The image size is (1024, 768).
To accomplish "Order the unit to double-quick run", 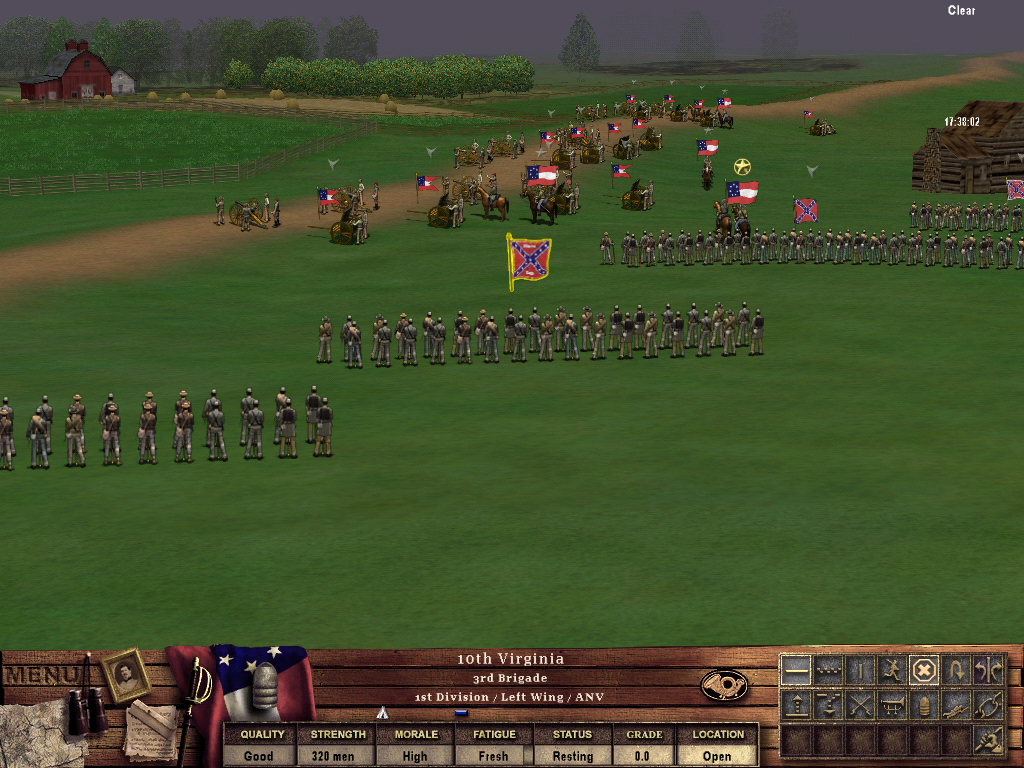I will click(x=892, y=670).
